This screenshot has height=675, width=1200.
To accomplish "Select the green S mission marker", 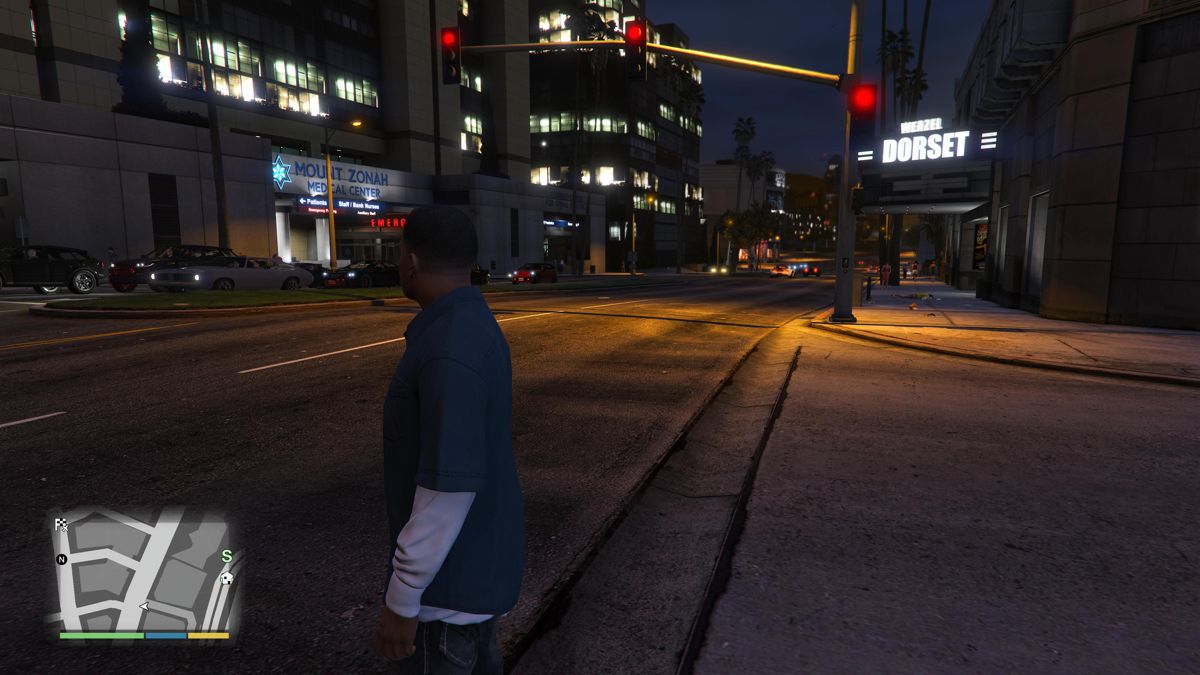I will pos(227,556).
